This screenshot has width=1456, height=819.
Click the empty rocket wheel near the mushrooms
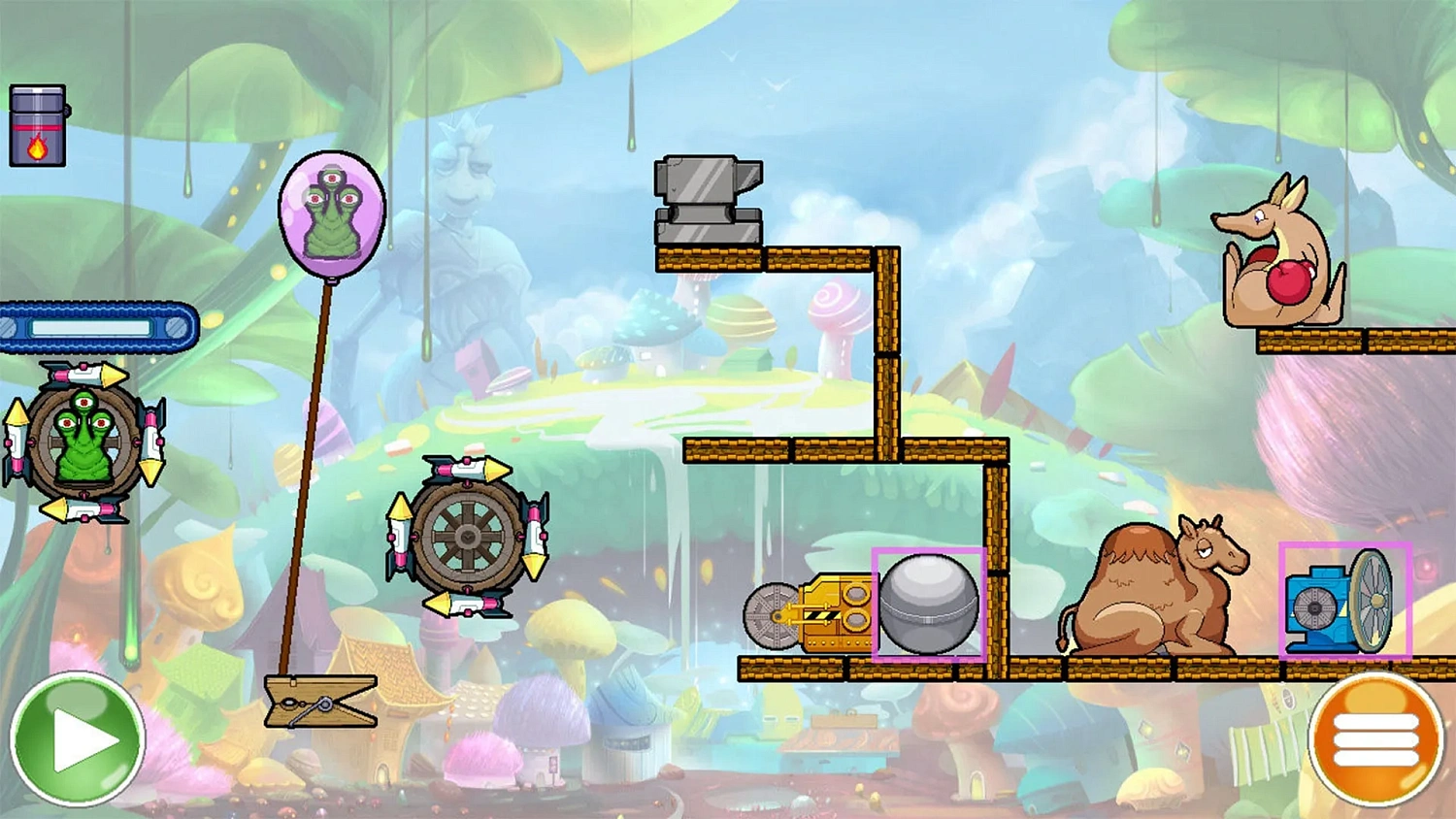[x=466, y=539]
